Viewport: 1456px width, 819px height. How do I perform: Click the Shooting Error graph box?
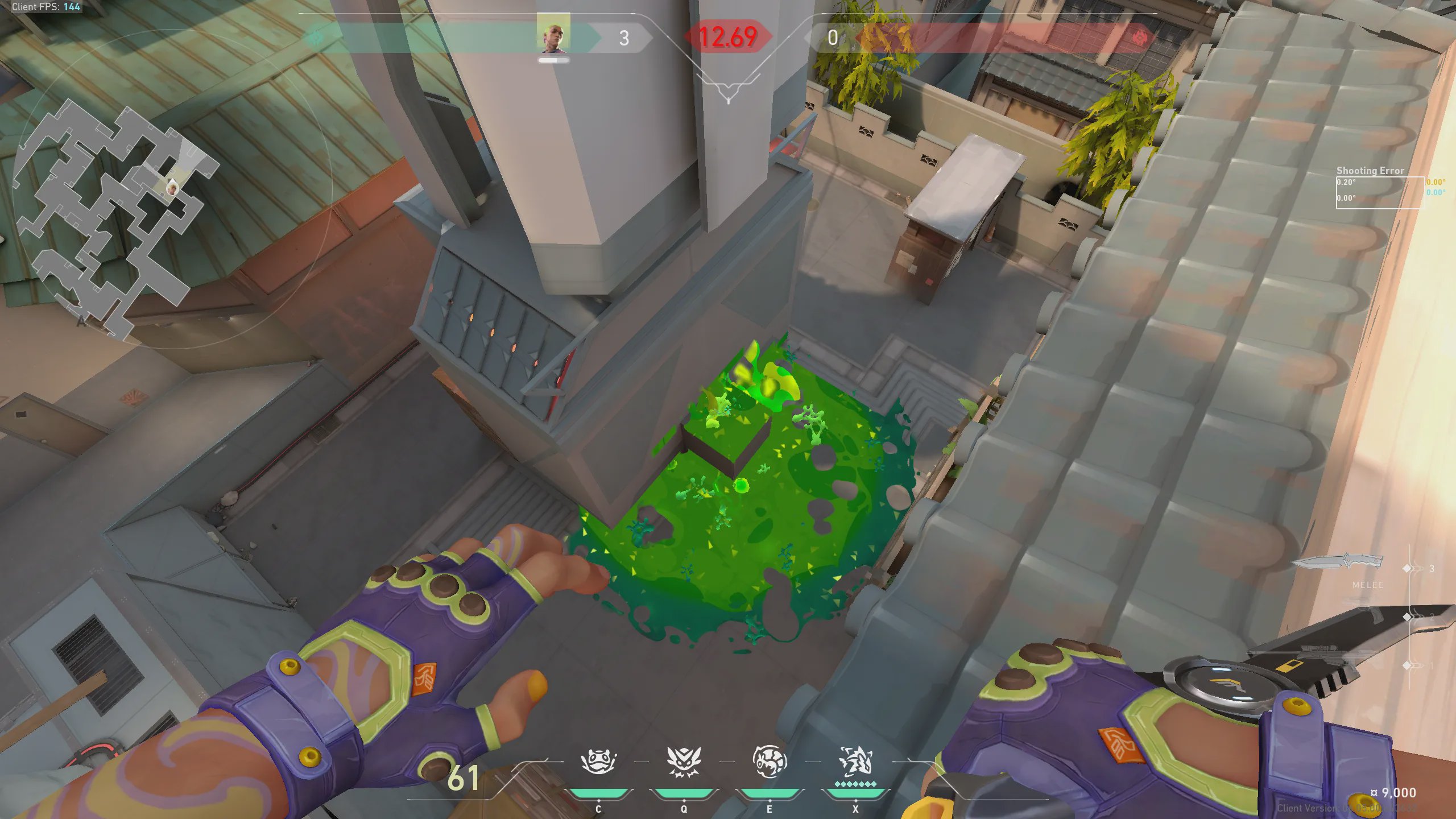[1380, 193]
